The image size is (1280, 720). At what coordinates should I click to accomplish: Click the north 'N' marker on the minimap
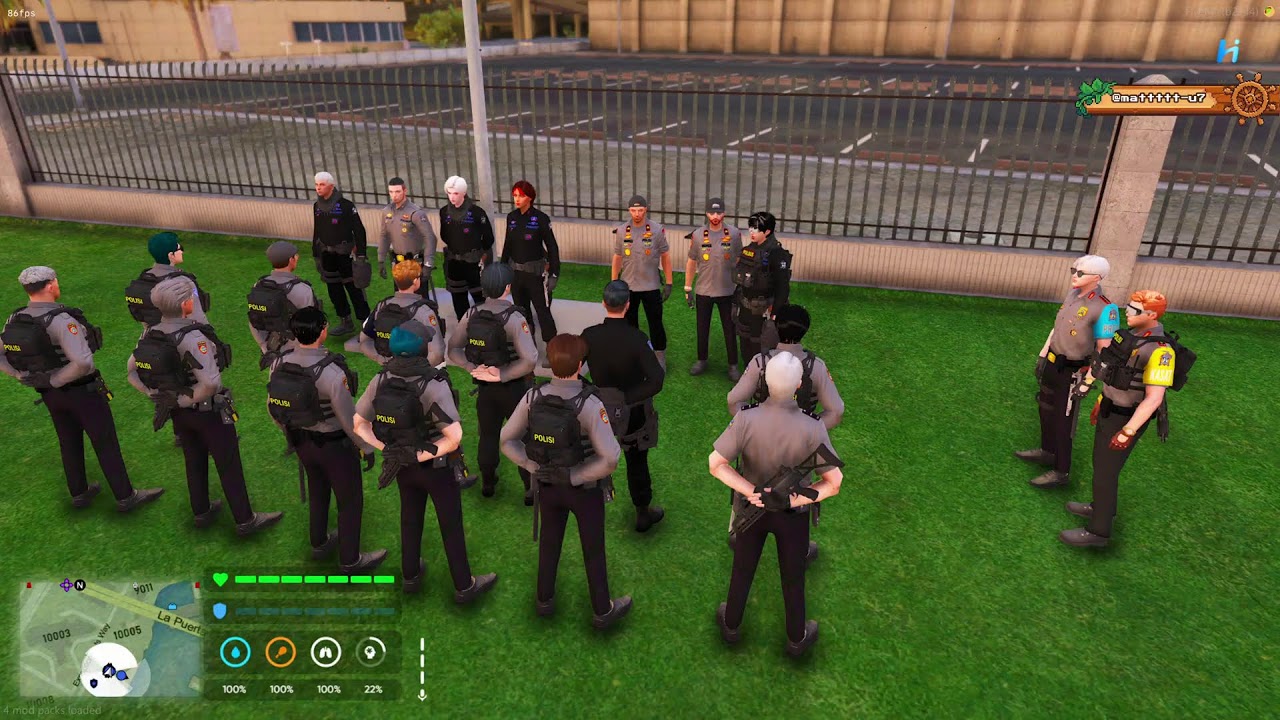click(x=80, y=584)
